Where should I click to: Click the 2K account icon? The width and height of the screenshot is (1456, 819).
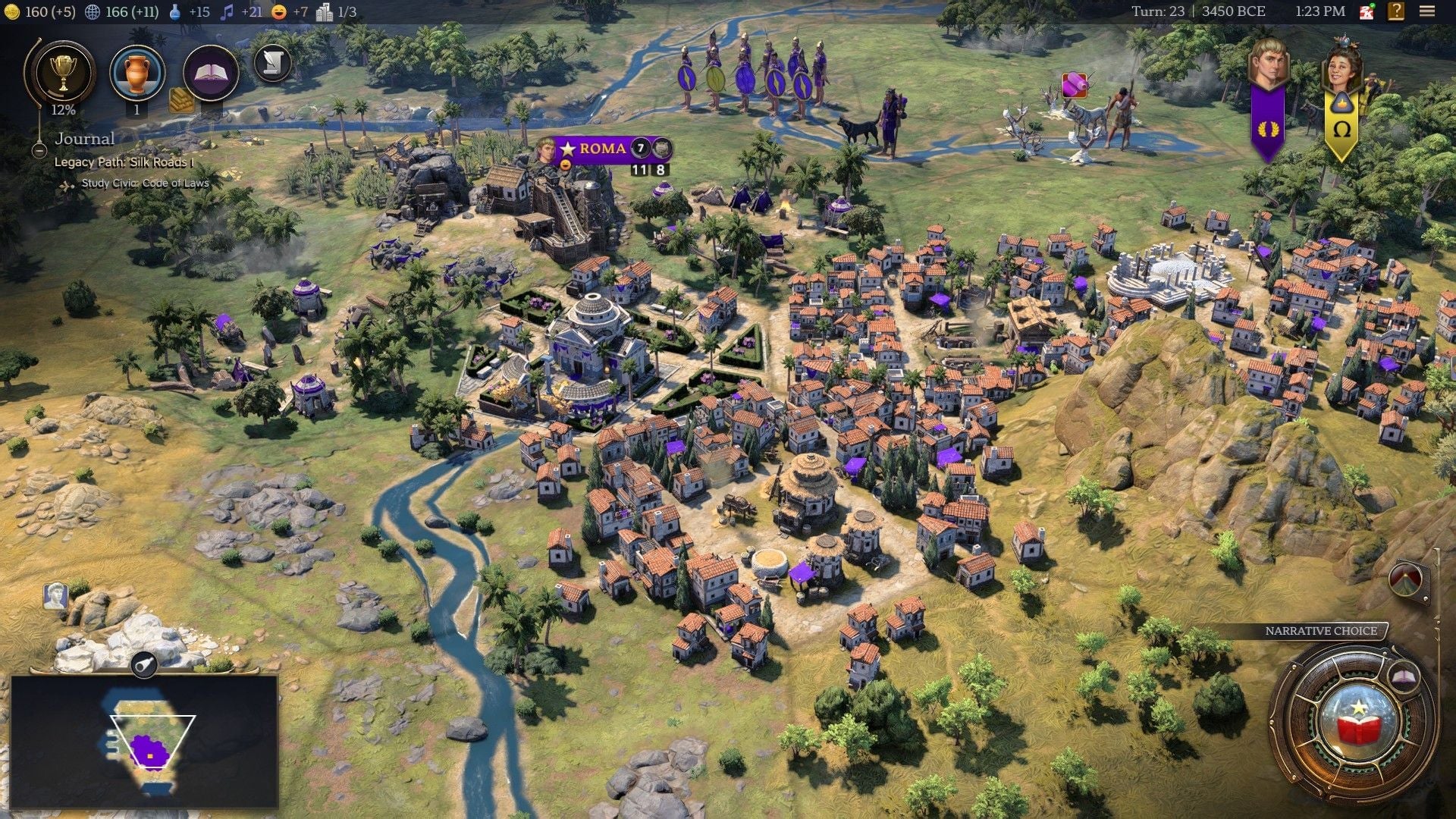click(1367, 11)
